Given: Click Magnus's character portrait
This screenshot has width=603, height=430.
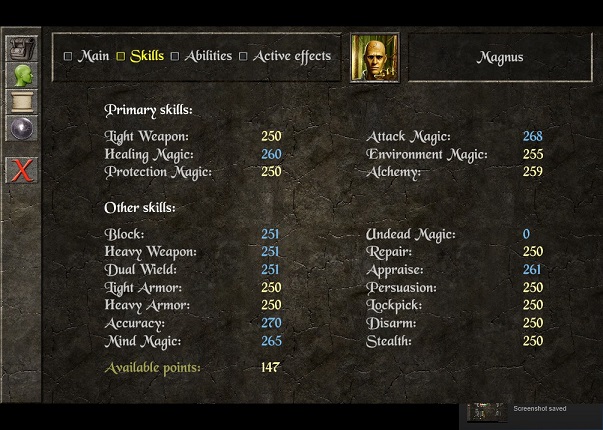Looking at the screenshot, I should pyautogui.click(x=374, y=57).
